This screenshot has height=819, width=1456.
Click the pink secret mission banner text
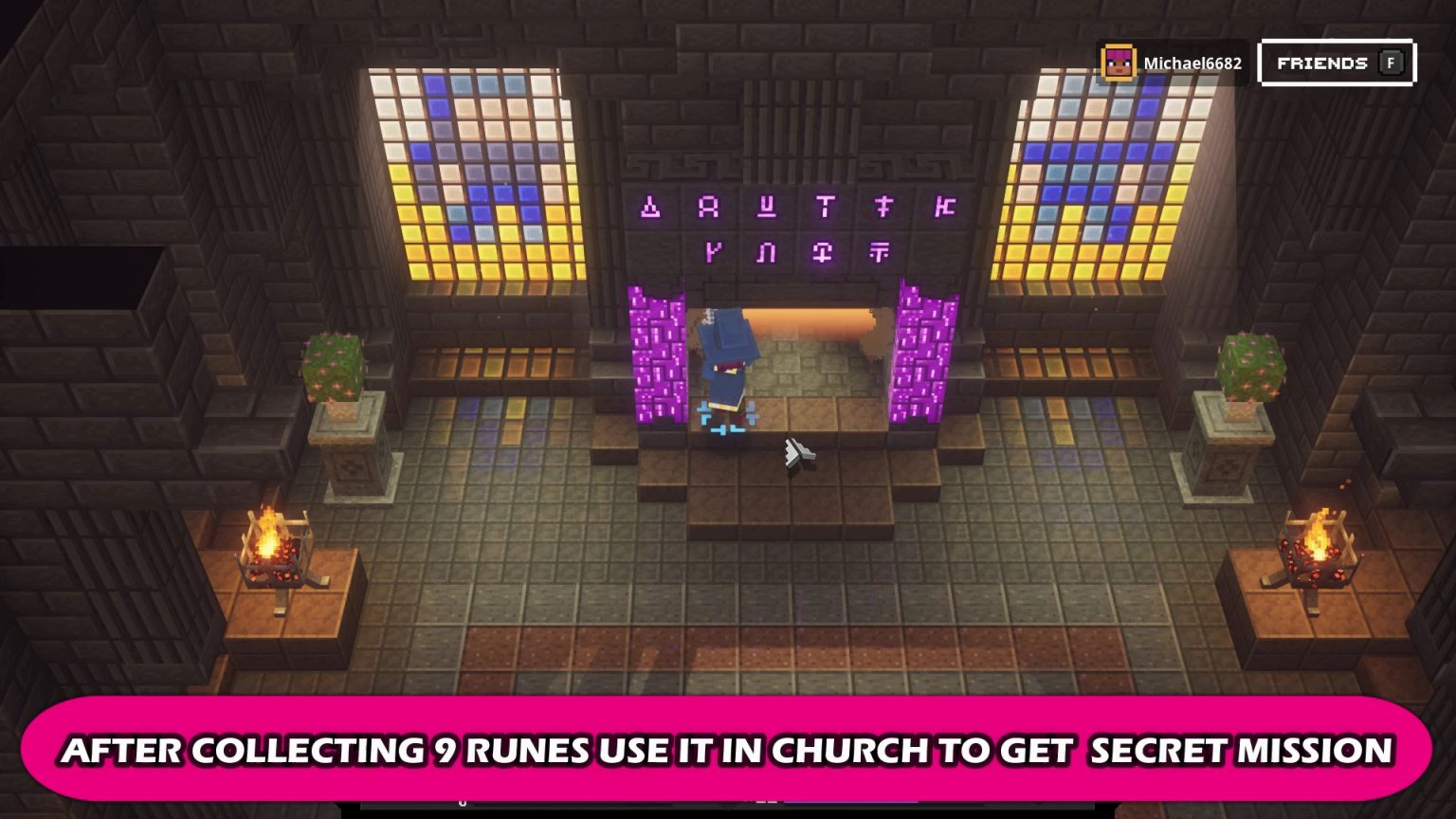(x=728, y=751)
